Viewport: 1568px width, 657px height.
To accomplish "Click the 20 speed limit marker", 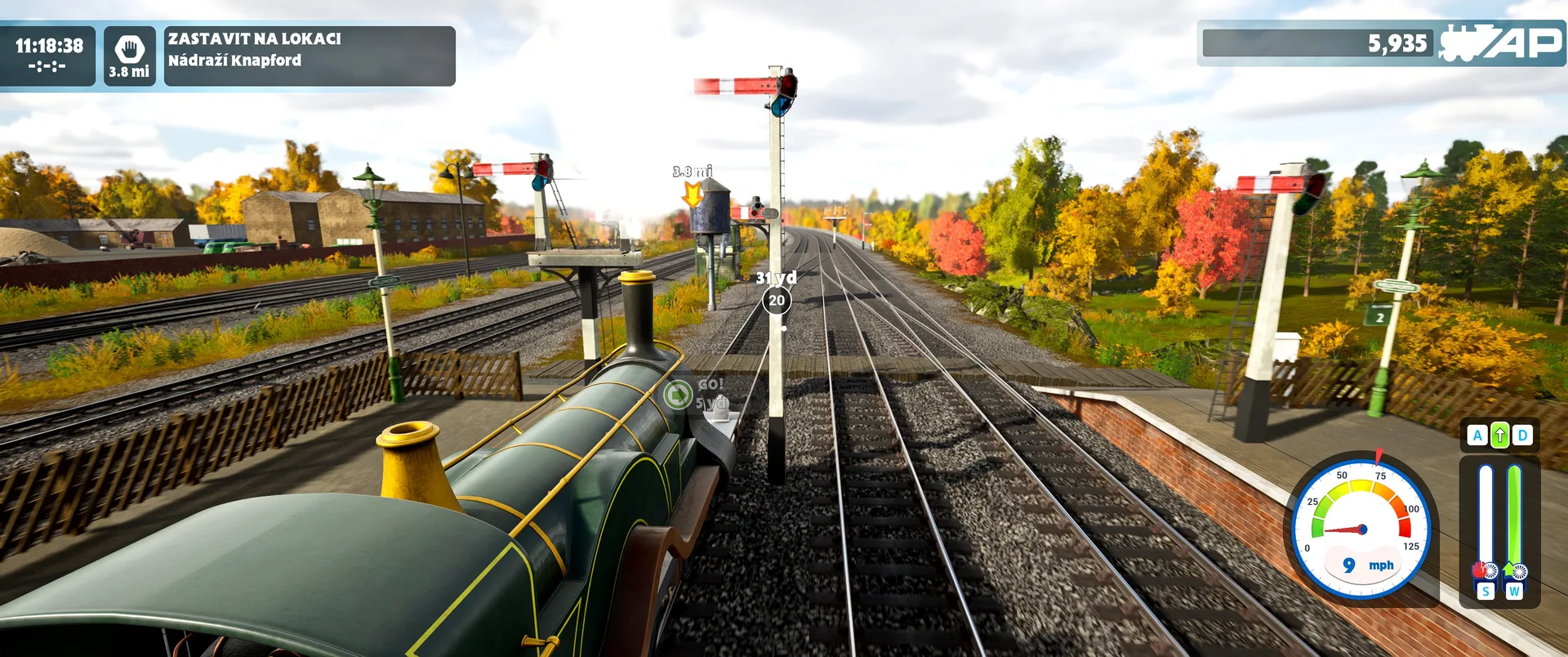I will tap(777, 301).
